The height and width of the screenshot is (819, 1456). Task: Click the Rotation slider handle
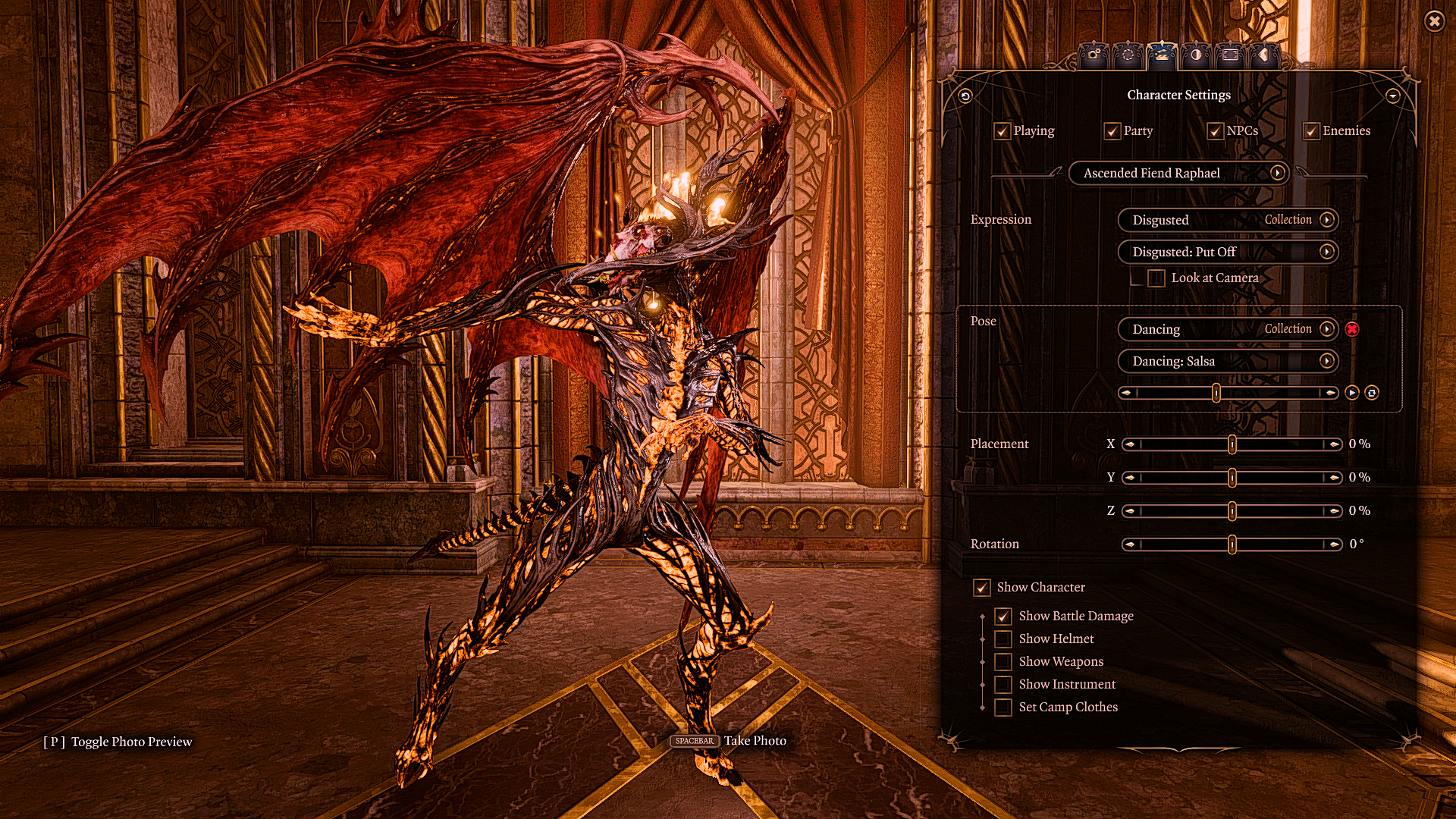(x=1232, y=544)
